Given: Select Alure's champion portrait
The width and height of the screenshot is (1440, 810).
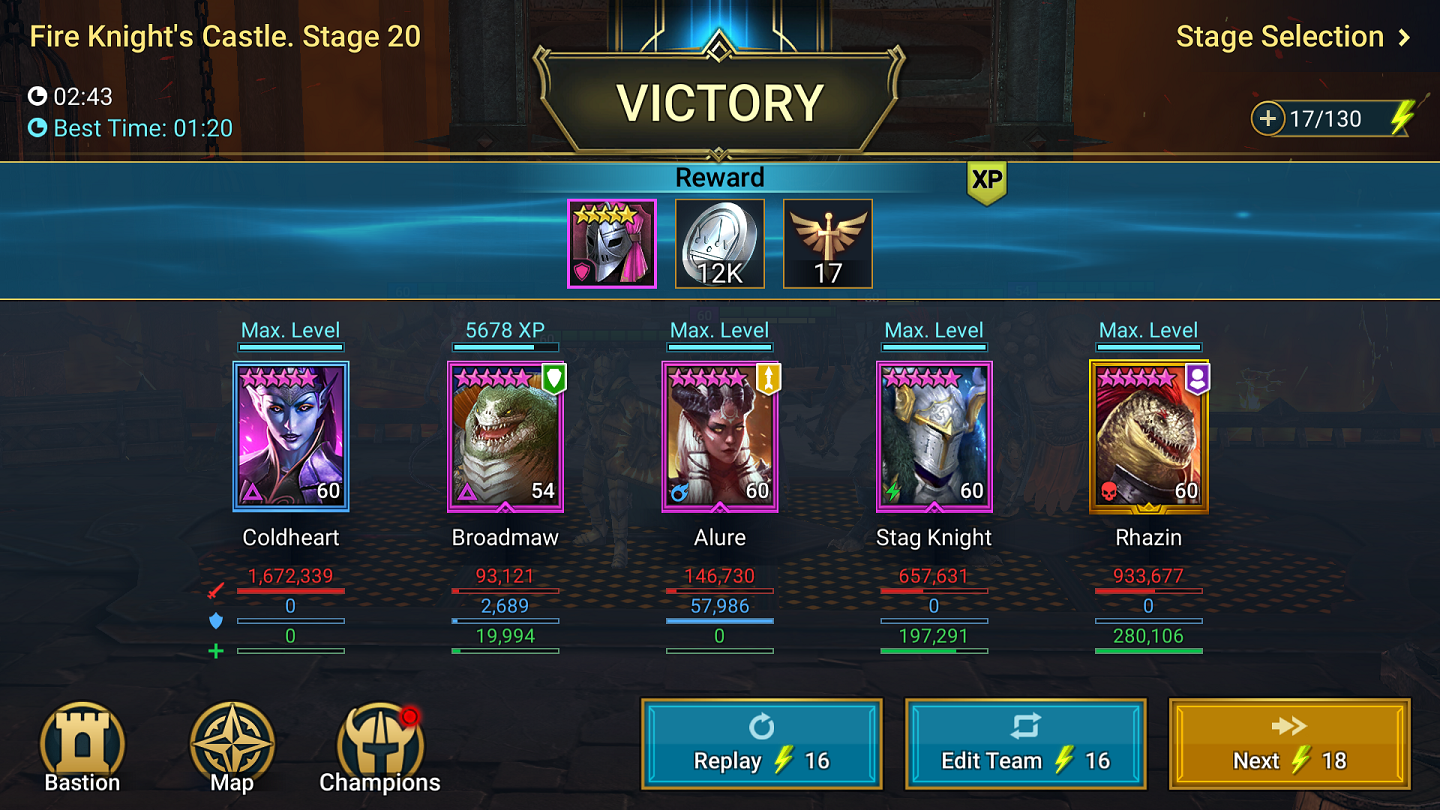Looking at the screenshot, I should tap(719, 436).
